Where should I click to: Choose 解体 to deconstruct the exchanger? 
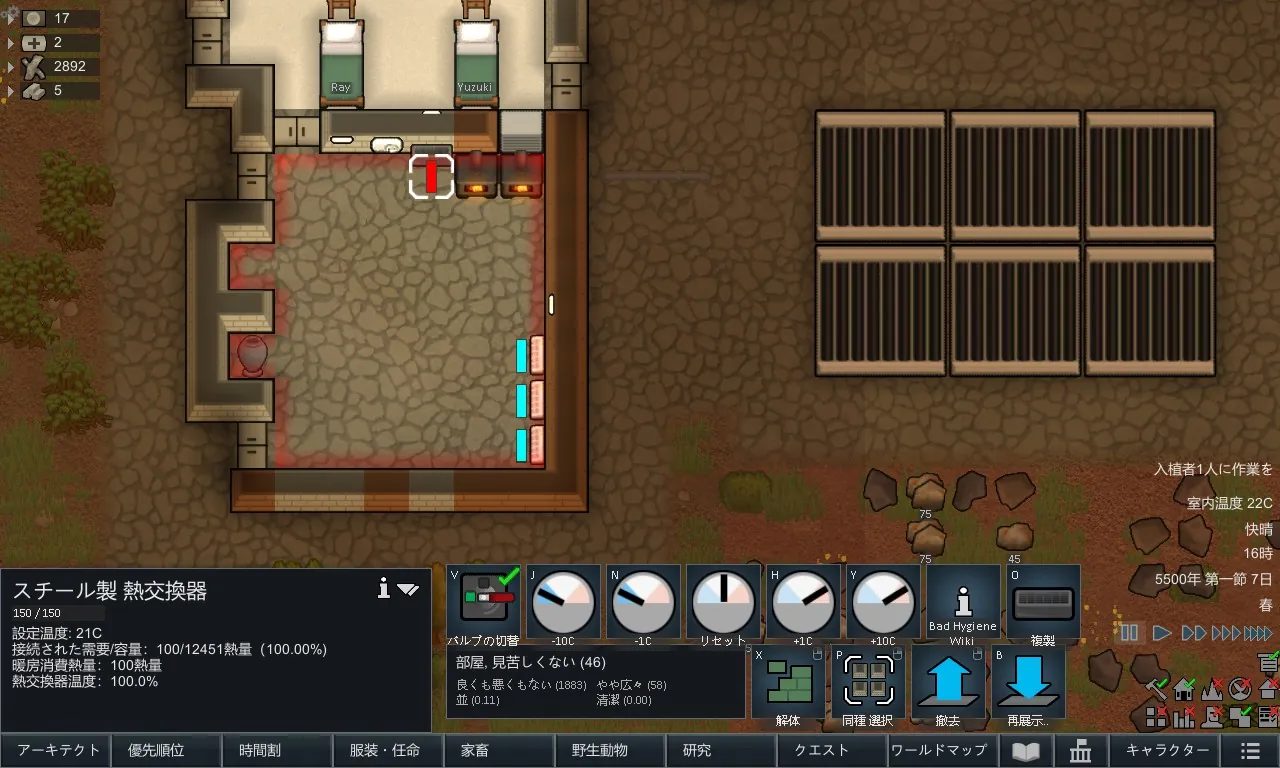pyautogui.click(x=788, y=682)
